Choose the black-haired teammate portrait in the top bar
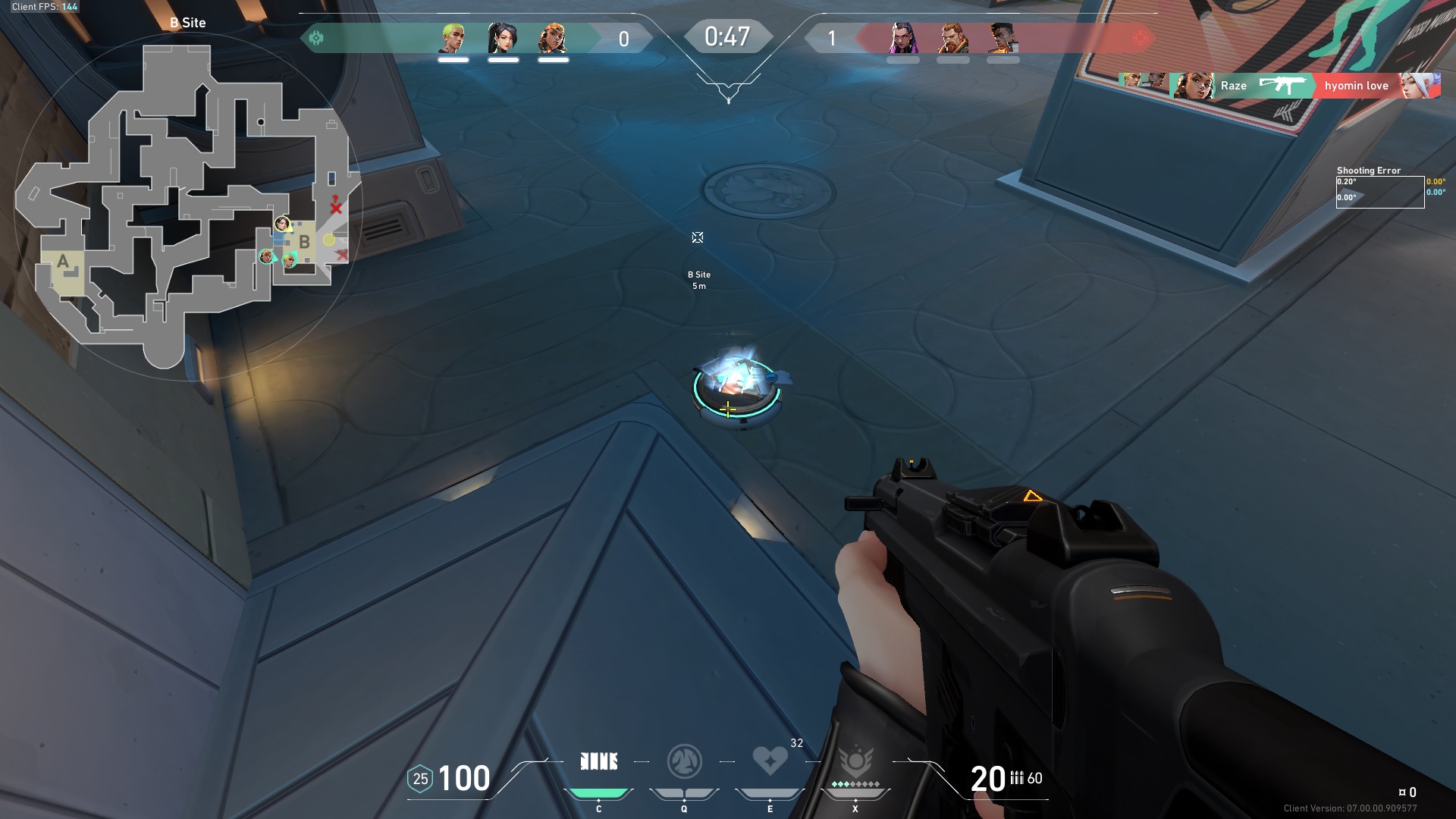1456x819 pixels. coord(503,38)
